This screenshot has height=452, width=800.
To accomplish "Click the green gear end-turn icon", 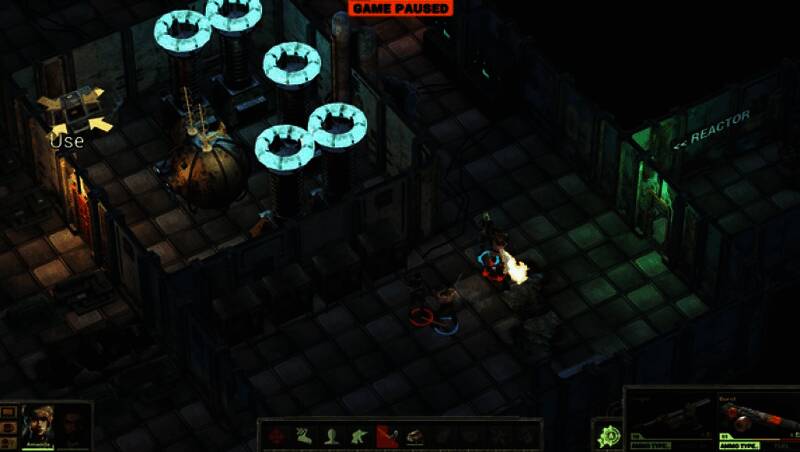I will click(x=609, y=436).
